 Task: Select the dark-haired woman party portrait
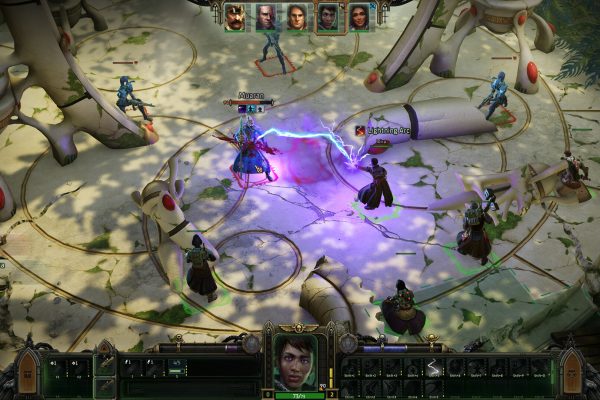click(358, 17)
